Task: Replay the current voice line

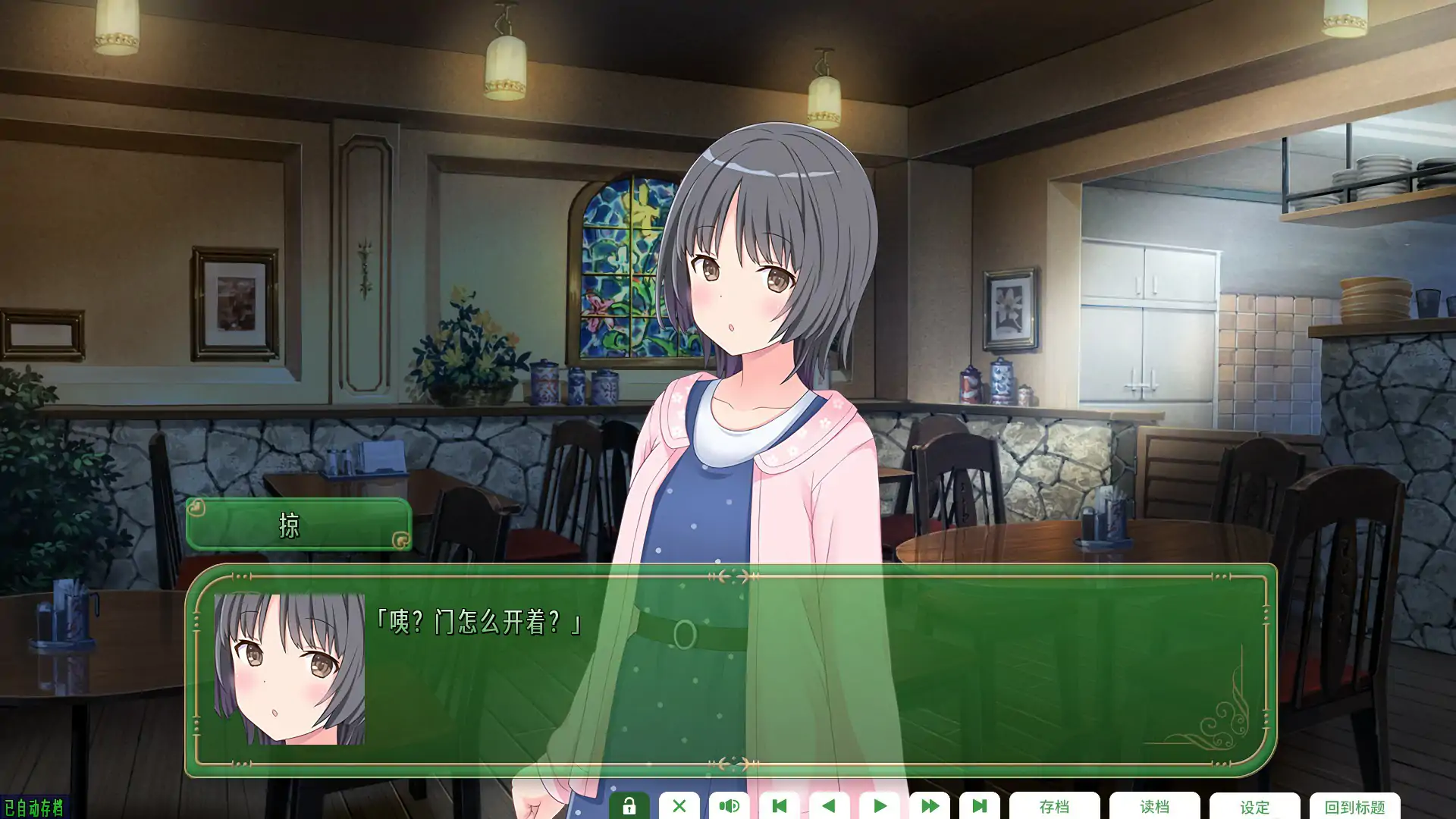Action: [729, 807]
